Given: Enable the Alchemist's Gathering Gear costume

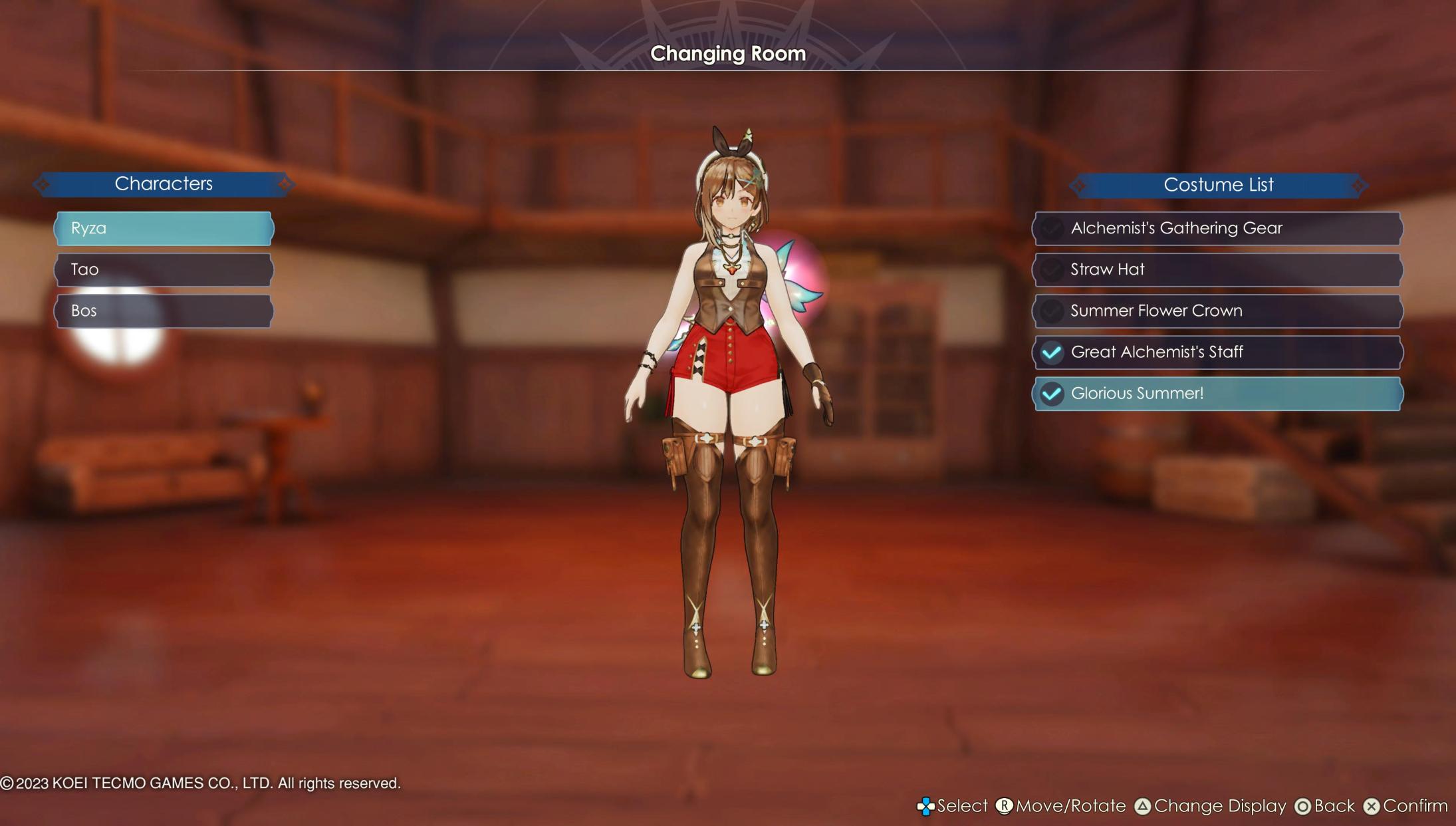Looking at the screenshot, I should pyautogui.click(x=1217, y=228).
